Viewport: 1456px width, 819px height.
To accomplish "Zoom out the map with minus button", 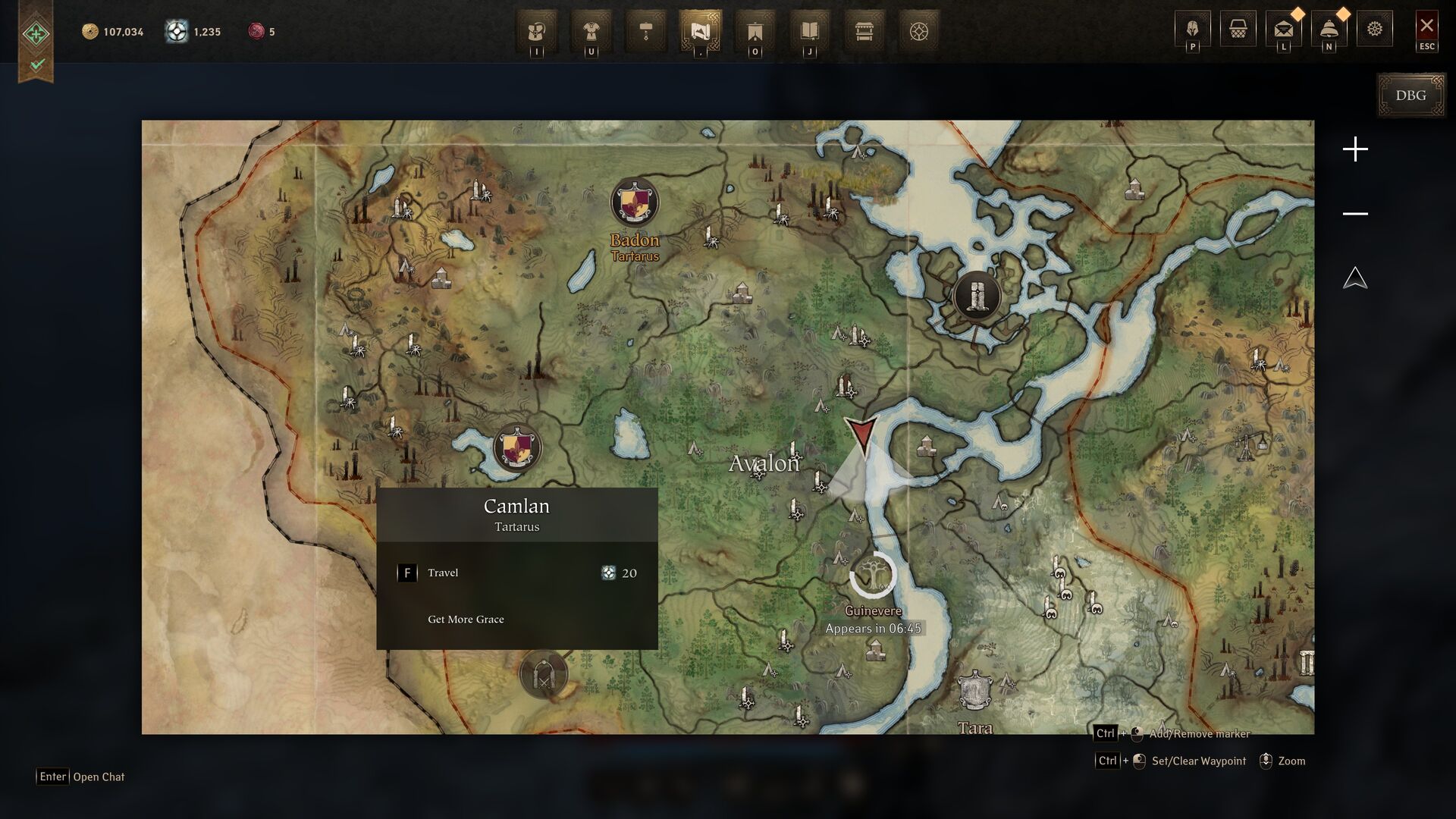I will (x=1355, y=214).
